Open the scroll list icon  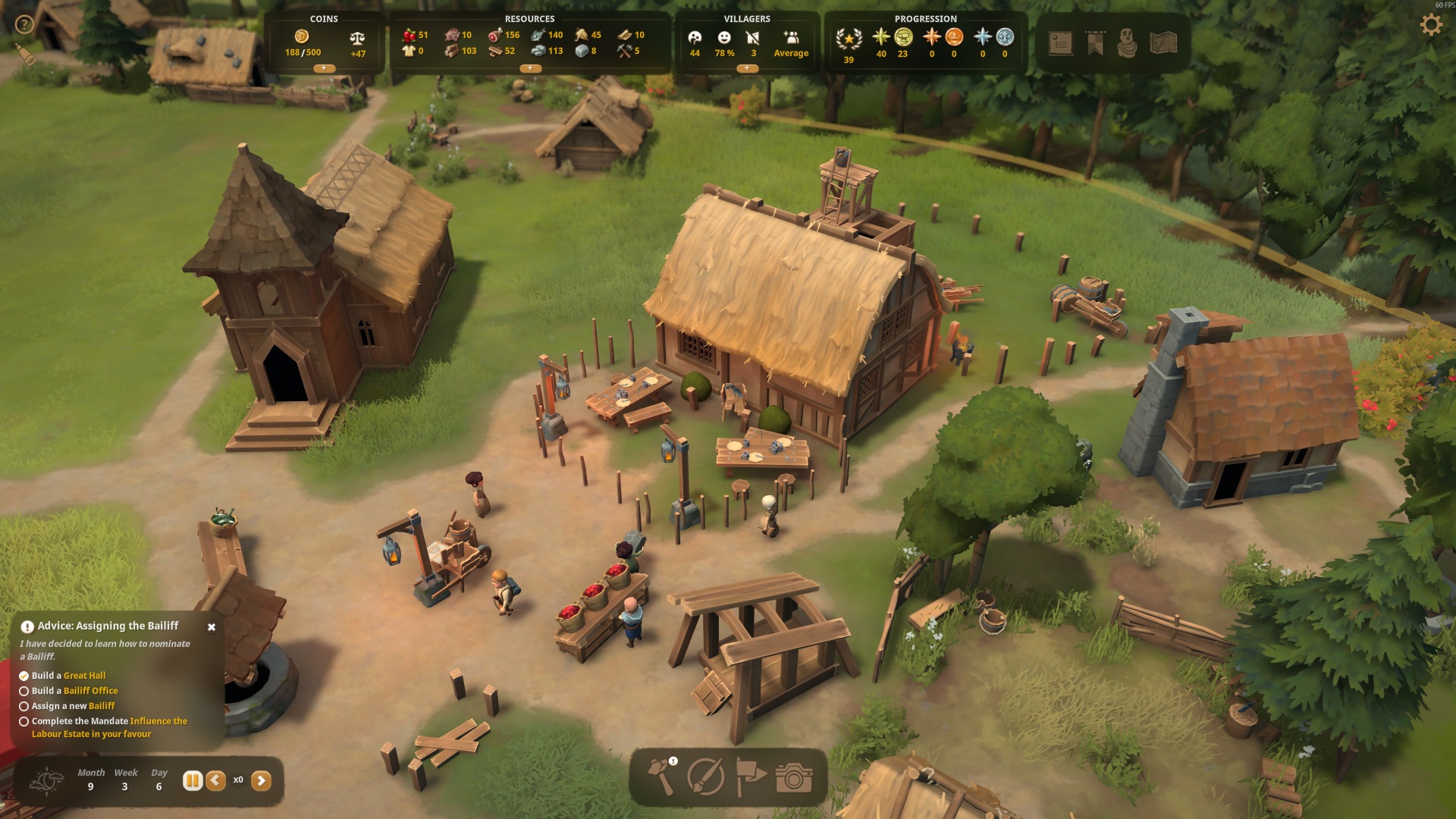1060,43
